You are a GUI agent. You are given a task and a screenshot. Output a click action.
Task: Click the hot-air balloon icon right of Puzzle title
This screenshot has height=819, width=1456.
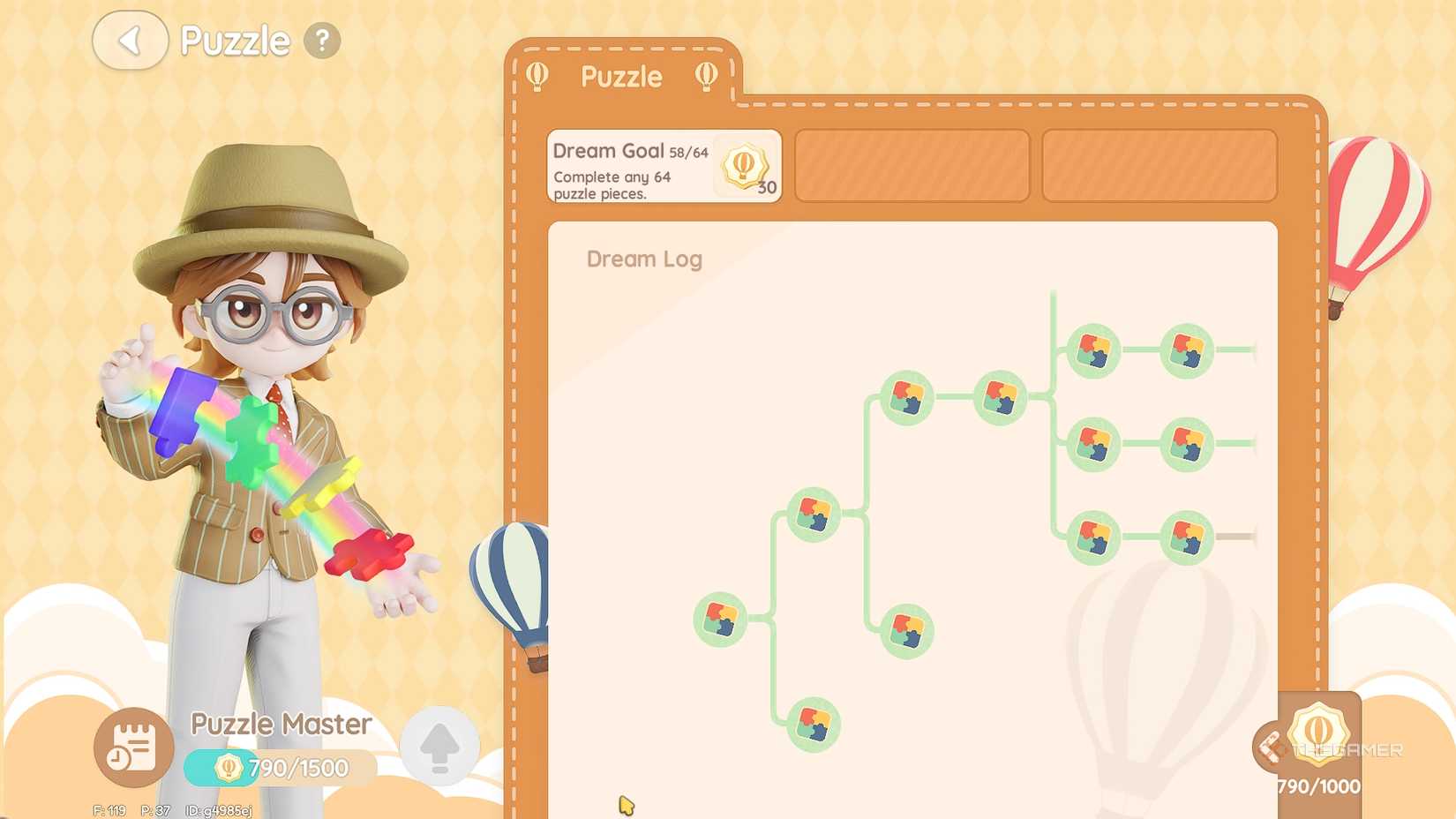(706, 78)
